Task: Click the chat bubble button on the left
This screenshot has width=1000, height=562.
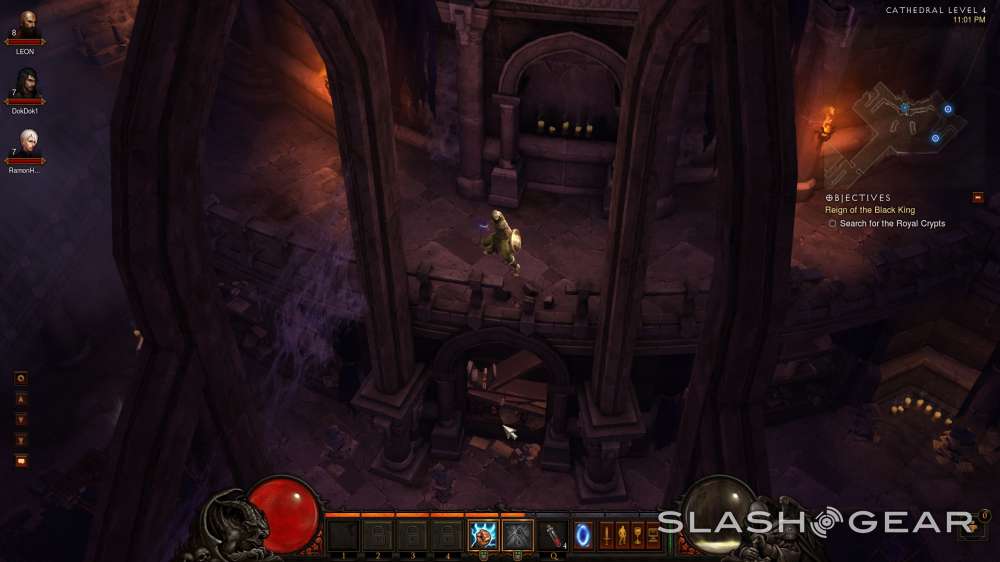Action: (x=21, y=460)
